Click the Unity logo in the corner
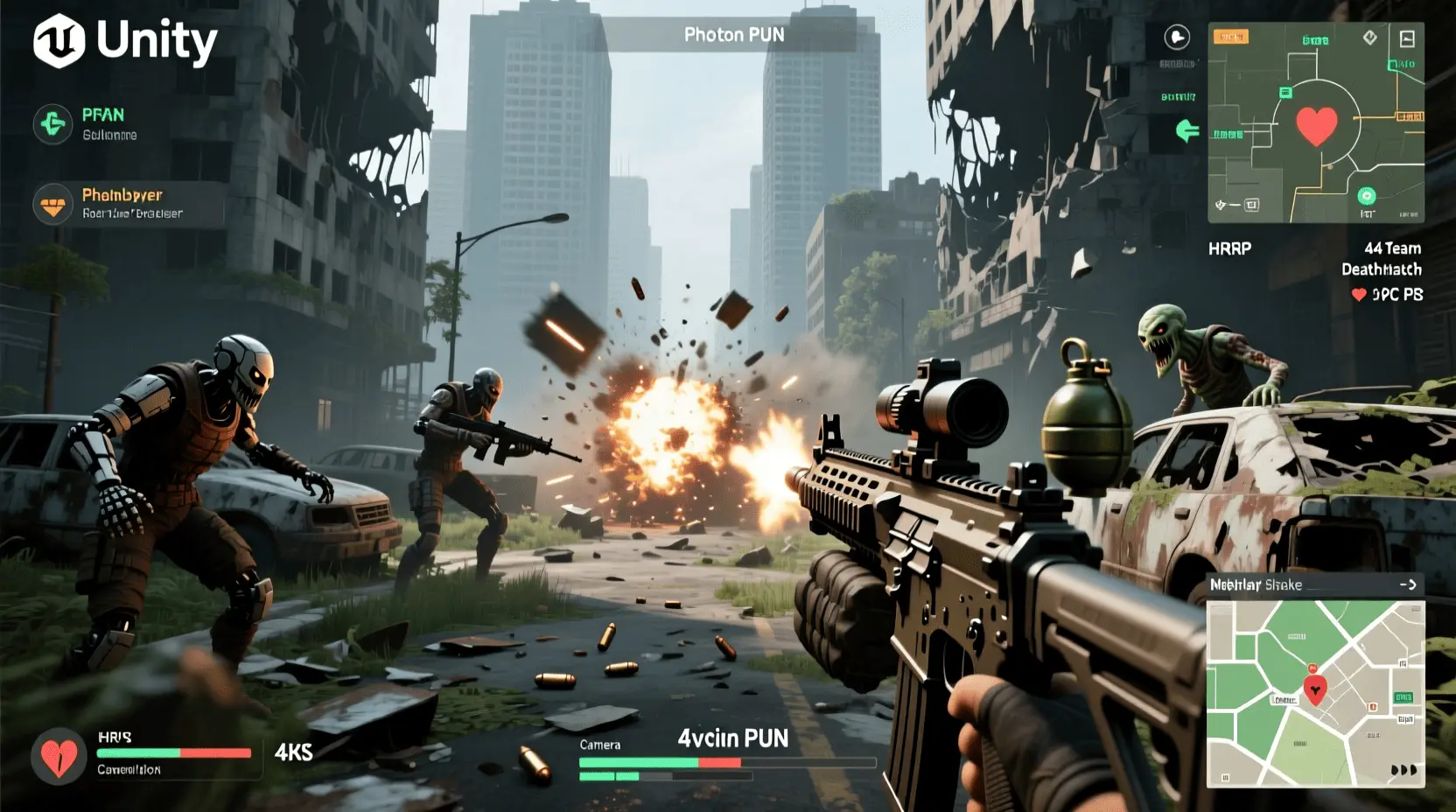This screenshot has height=812, width=1456. point(59,41)
